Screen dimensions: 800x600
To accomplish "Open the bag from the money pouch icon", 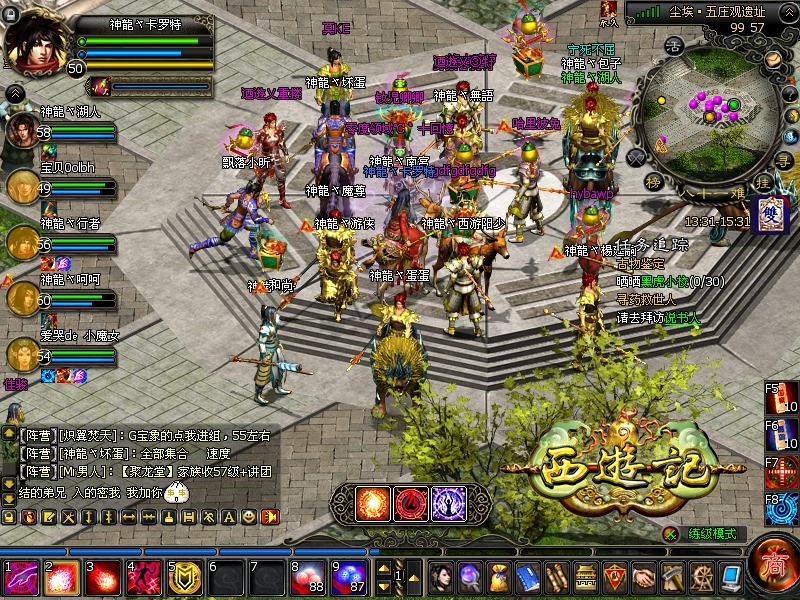I will click(499, 577).
